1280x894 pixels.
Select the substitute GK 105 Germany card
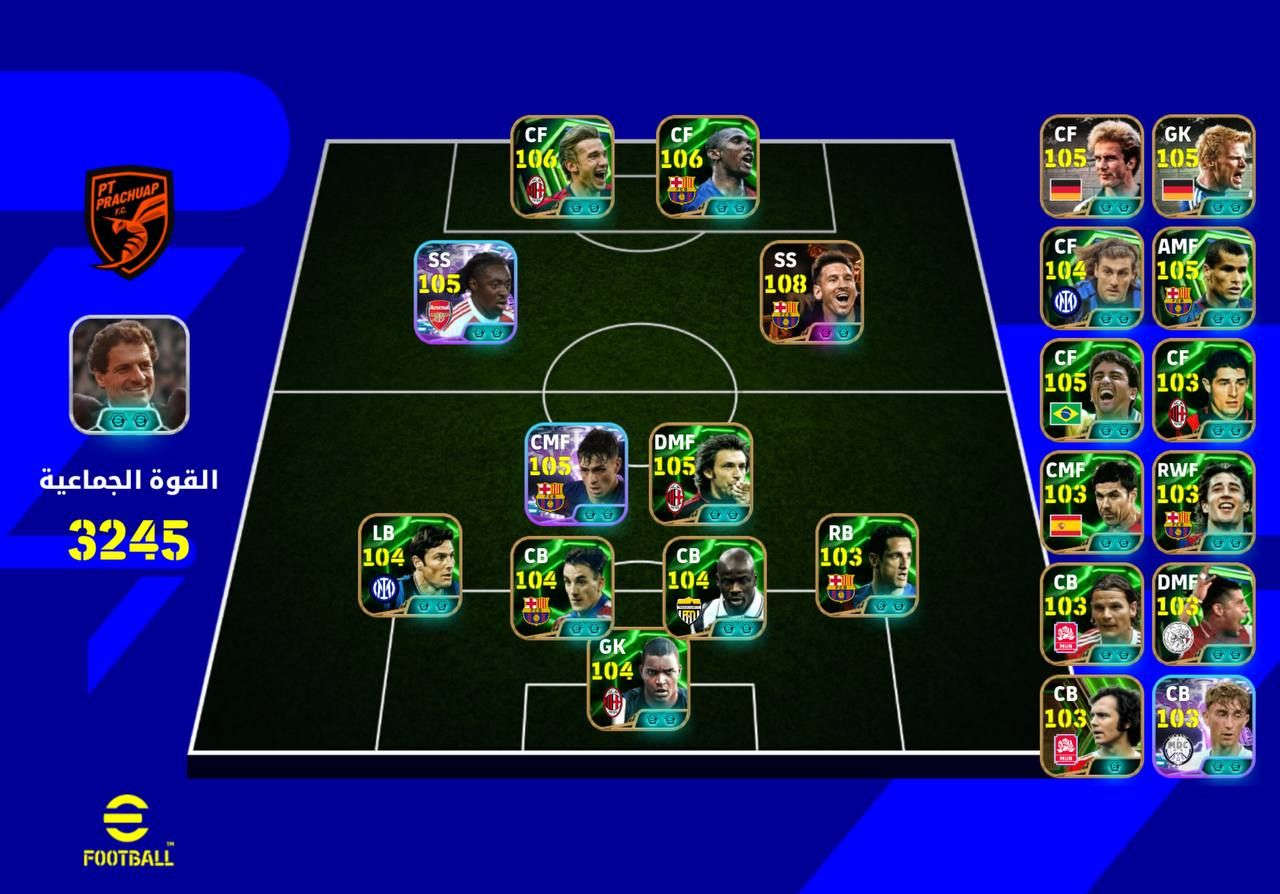1203,166
